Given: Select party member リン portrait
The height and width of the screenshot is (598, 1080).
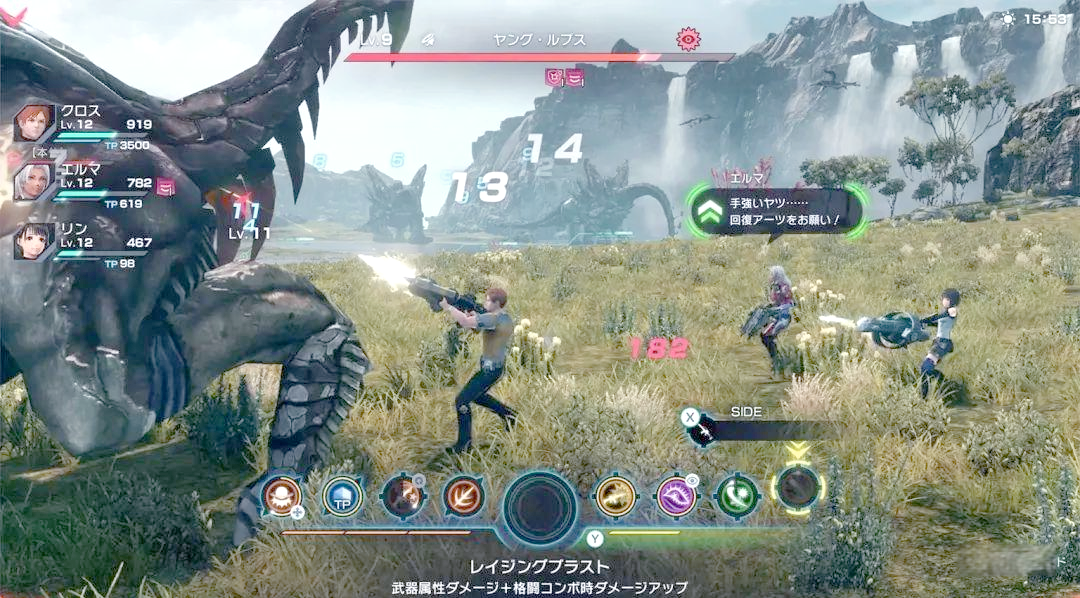Looking at the screenshot, I should 33,241.
